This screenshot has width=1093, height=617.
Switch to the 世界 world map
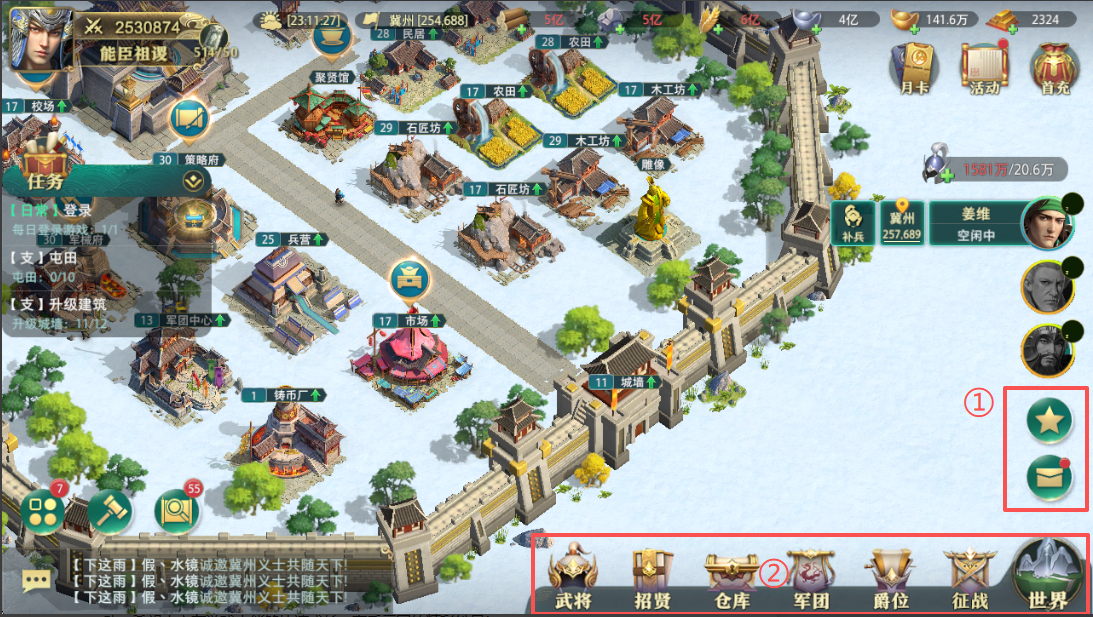[1048, 574]
